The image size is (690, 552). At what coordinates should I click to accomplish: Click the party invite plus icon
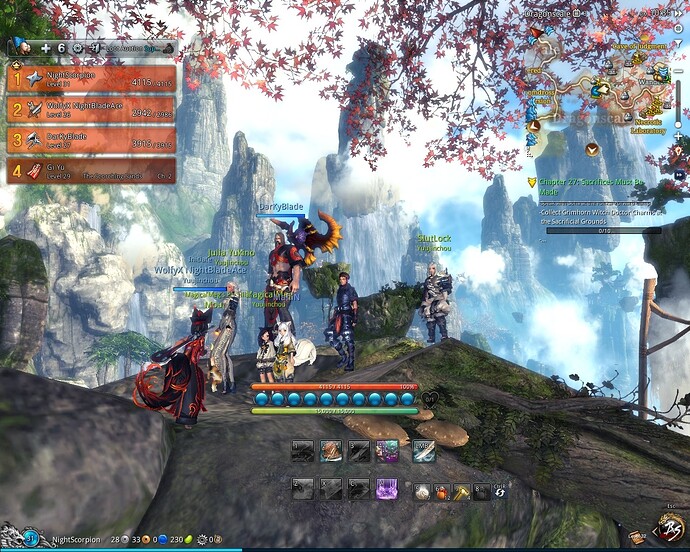click(47, 47)
